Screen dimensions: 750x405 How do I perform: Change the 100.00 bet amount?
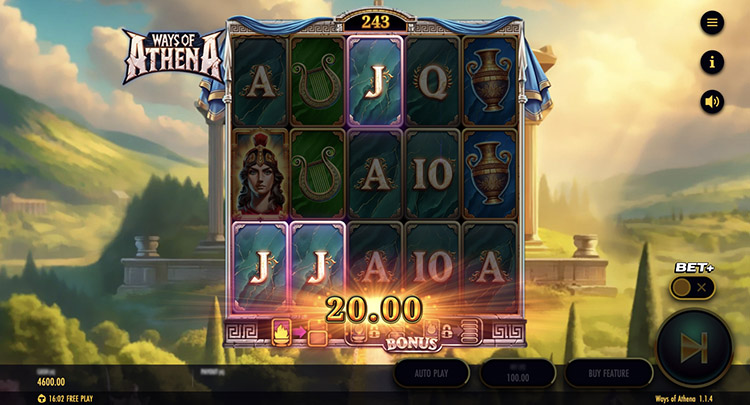518,373
